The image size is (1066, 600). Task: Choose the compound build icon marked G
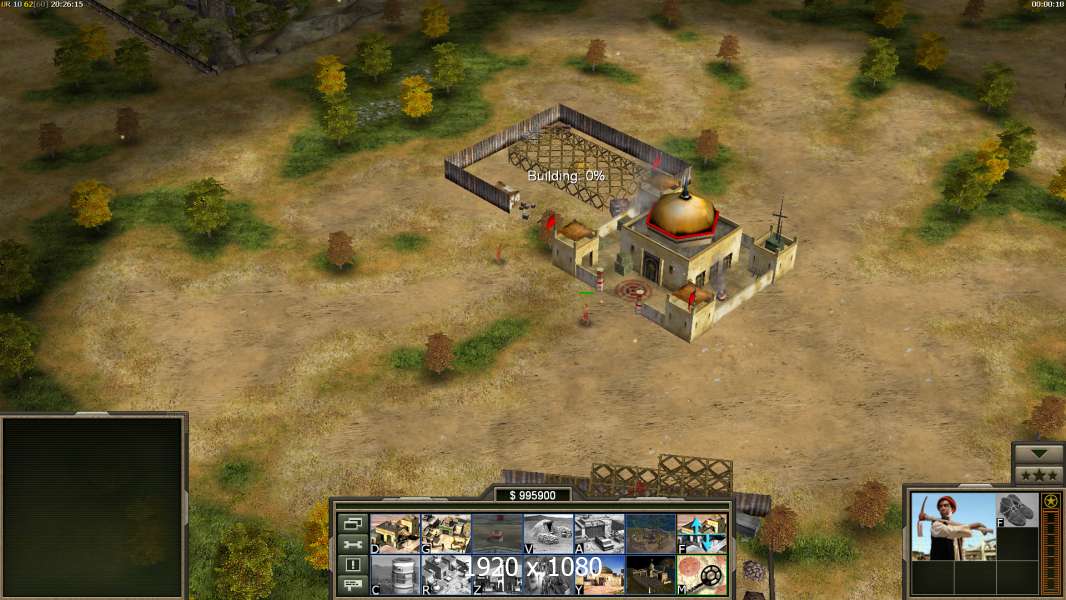(x=446, y=533)
